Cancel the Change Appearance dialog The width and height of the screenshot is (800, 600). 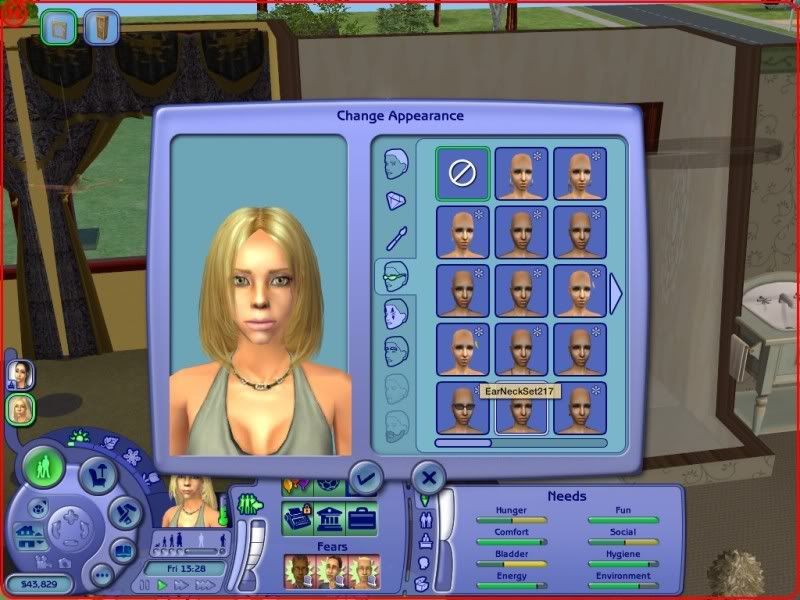point(428,477)
